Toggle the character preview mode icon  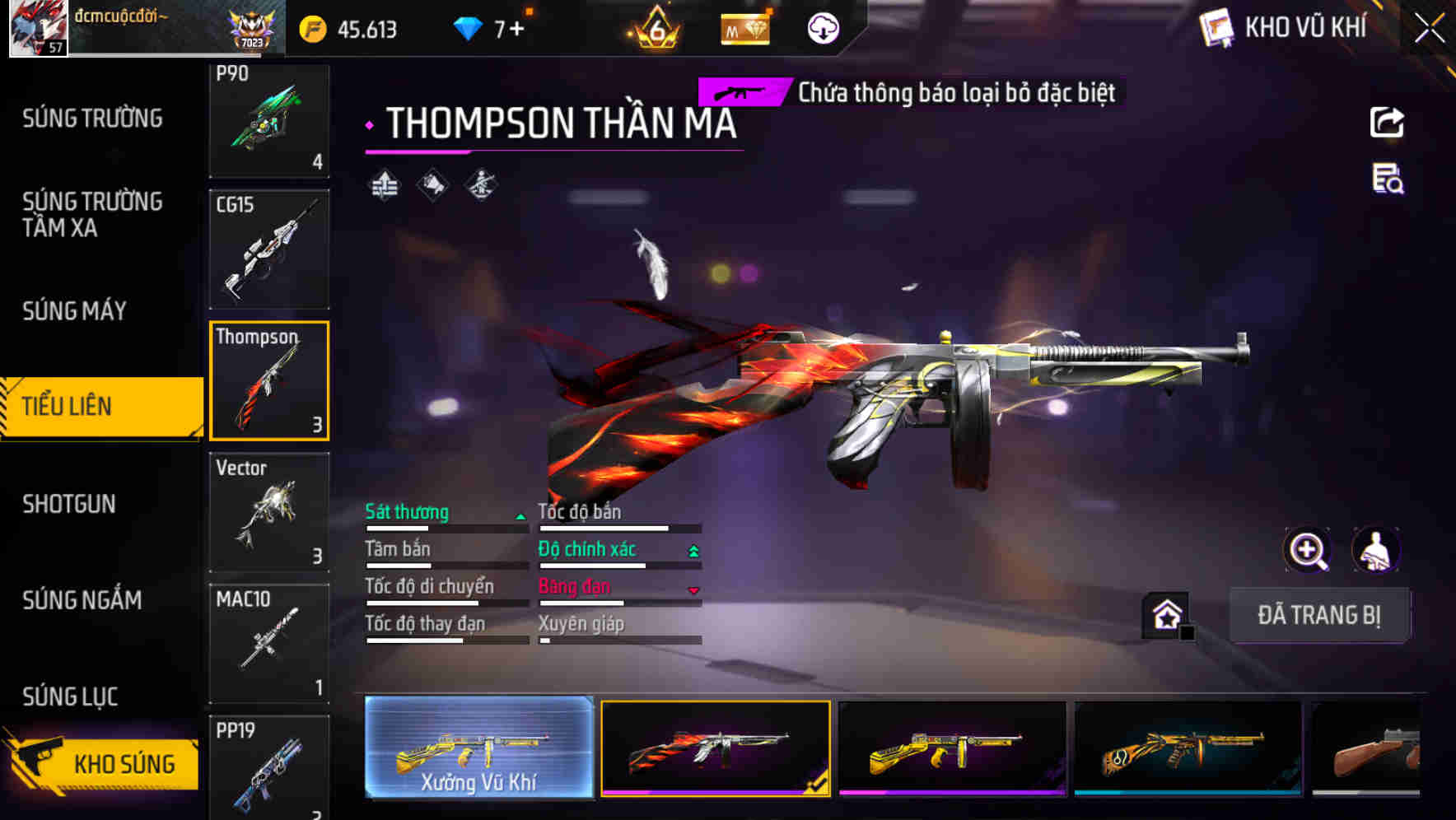(1377, 549)
